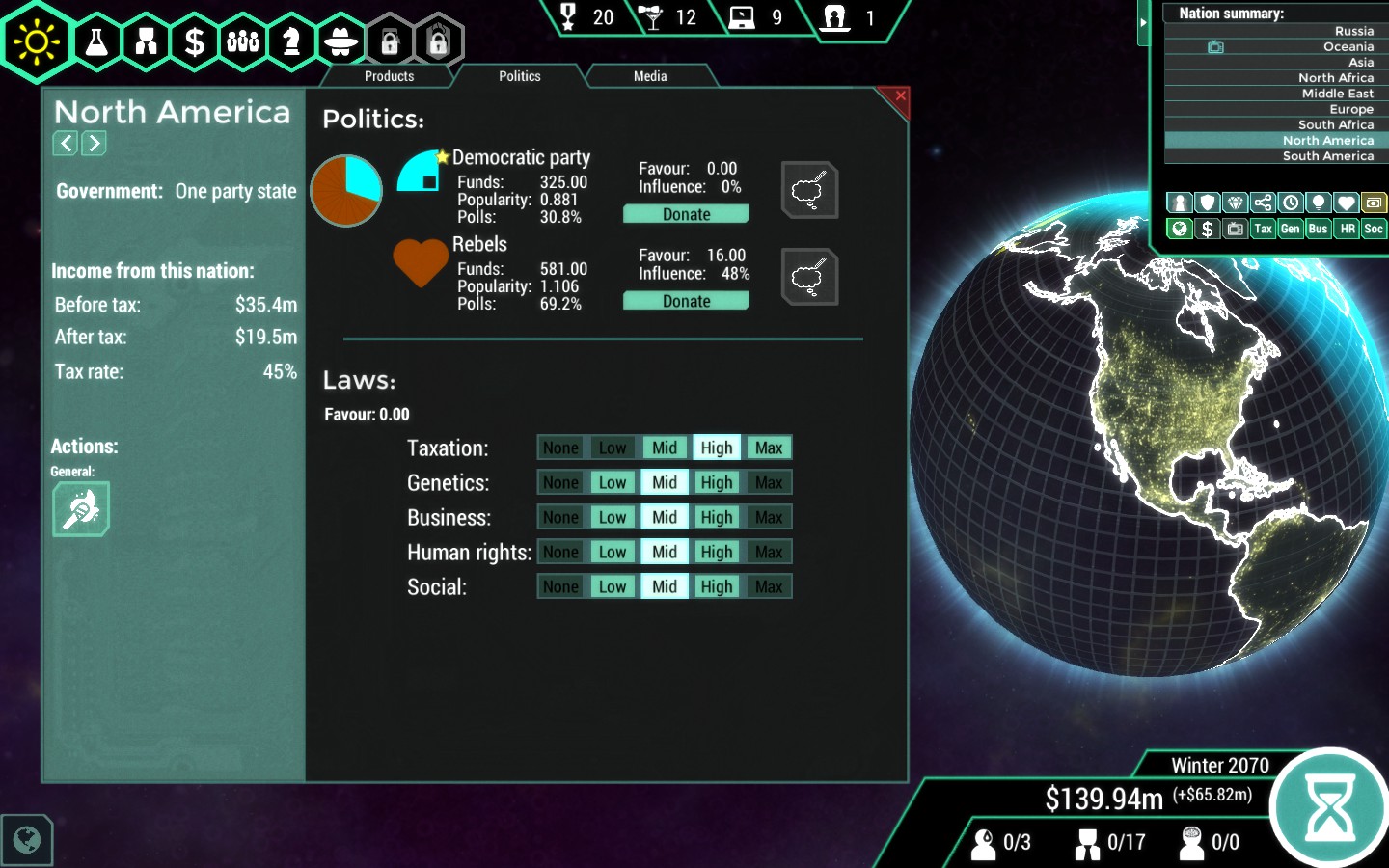Advance time with the hourglass button
This screenshot has height=868, width=1389.
pyautogui.click(x=1330, y=808)
